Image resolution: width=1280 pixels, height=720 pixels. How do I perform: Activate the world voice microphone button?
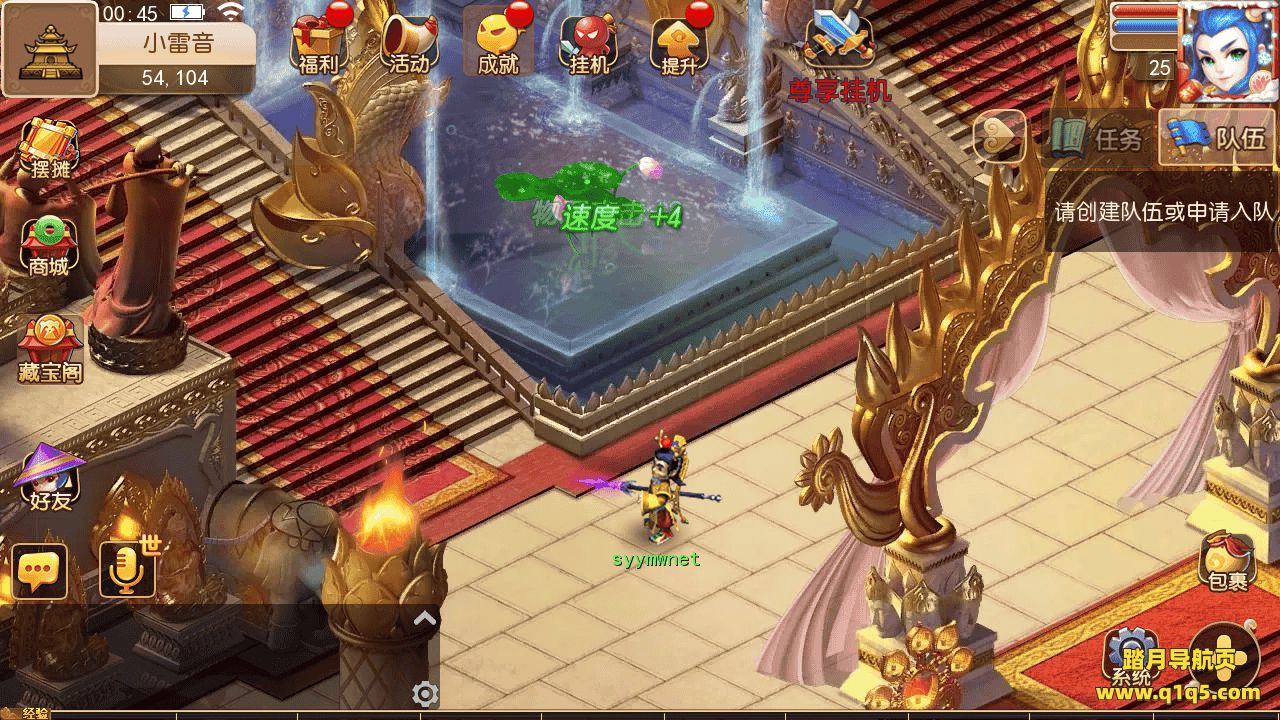click(x=127, y=571)
